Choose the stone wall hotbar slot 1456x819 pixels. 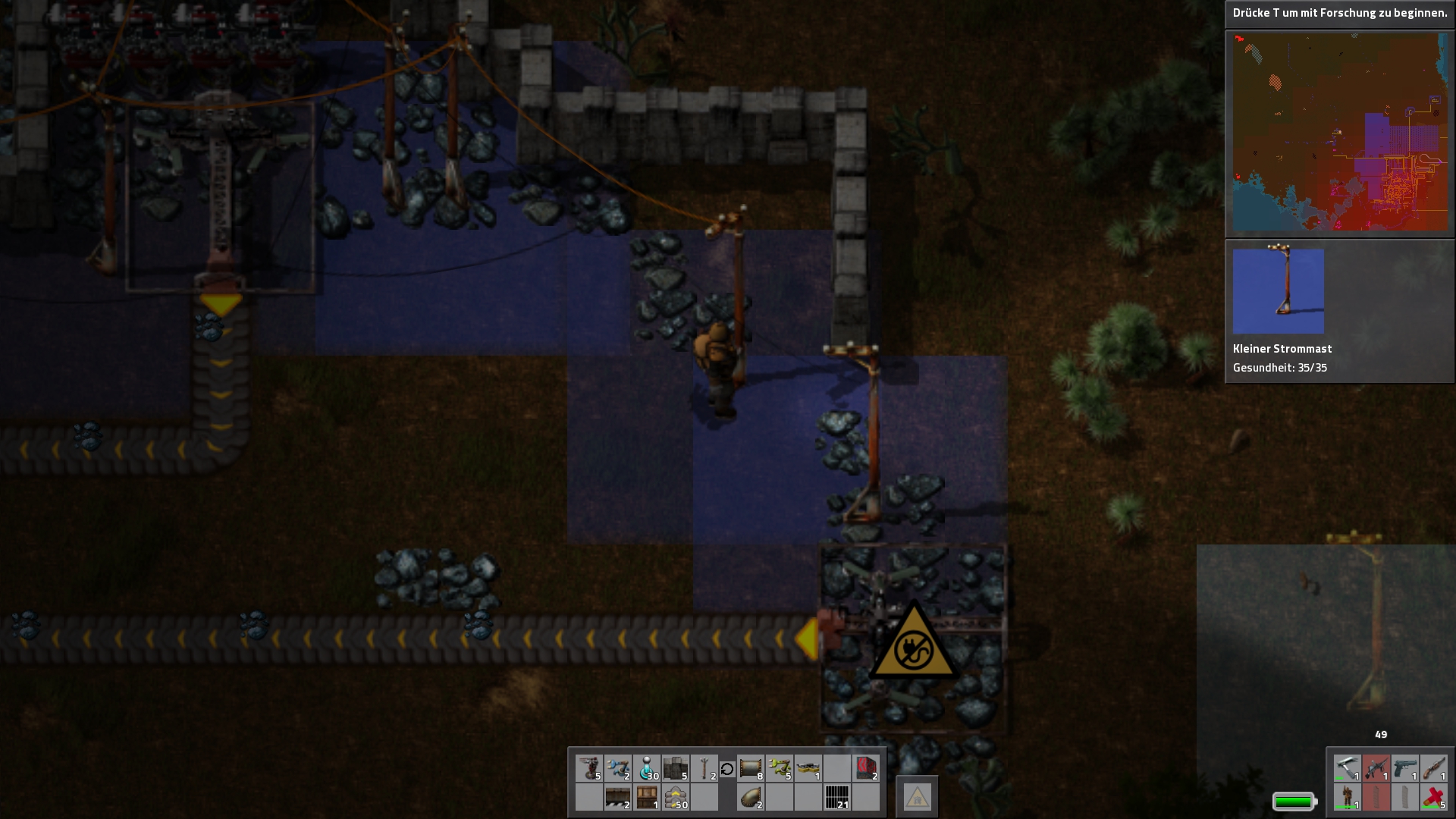click(675, 768)
